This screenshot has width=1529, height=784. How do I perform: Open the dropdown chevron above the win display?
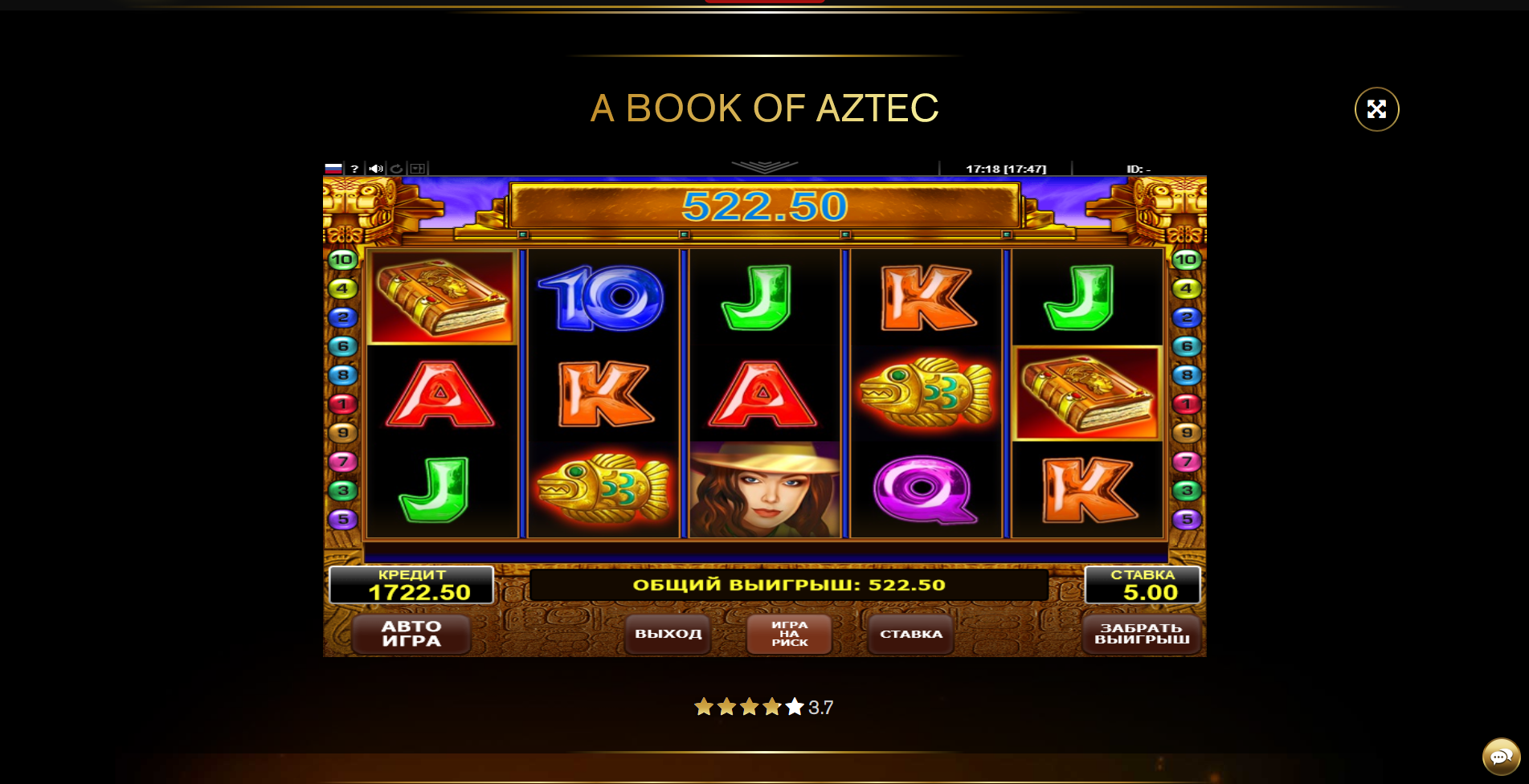764,166
